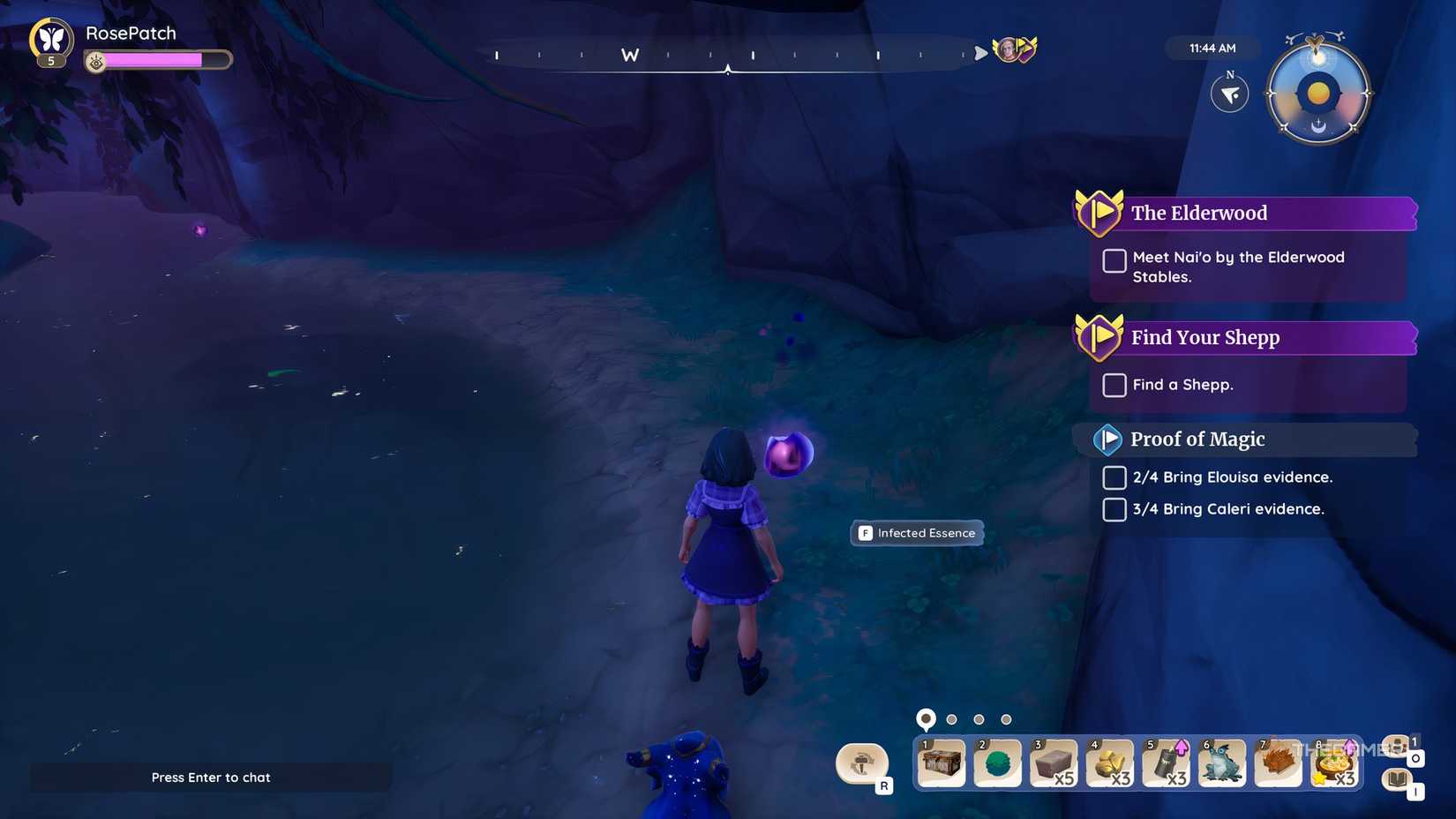Click the Press Enter to chat bar
Image resolution: width=1456 pixels, height=819 pixels.
click(x=211, y=778)
